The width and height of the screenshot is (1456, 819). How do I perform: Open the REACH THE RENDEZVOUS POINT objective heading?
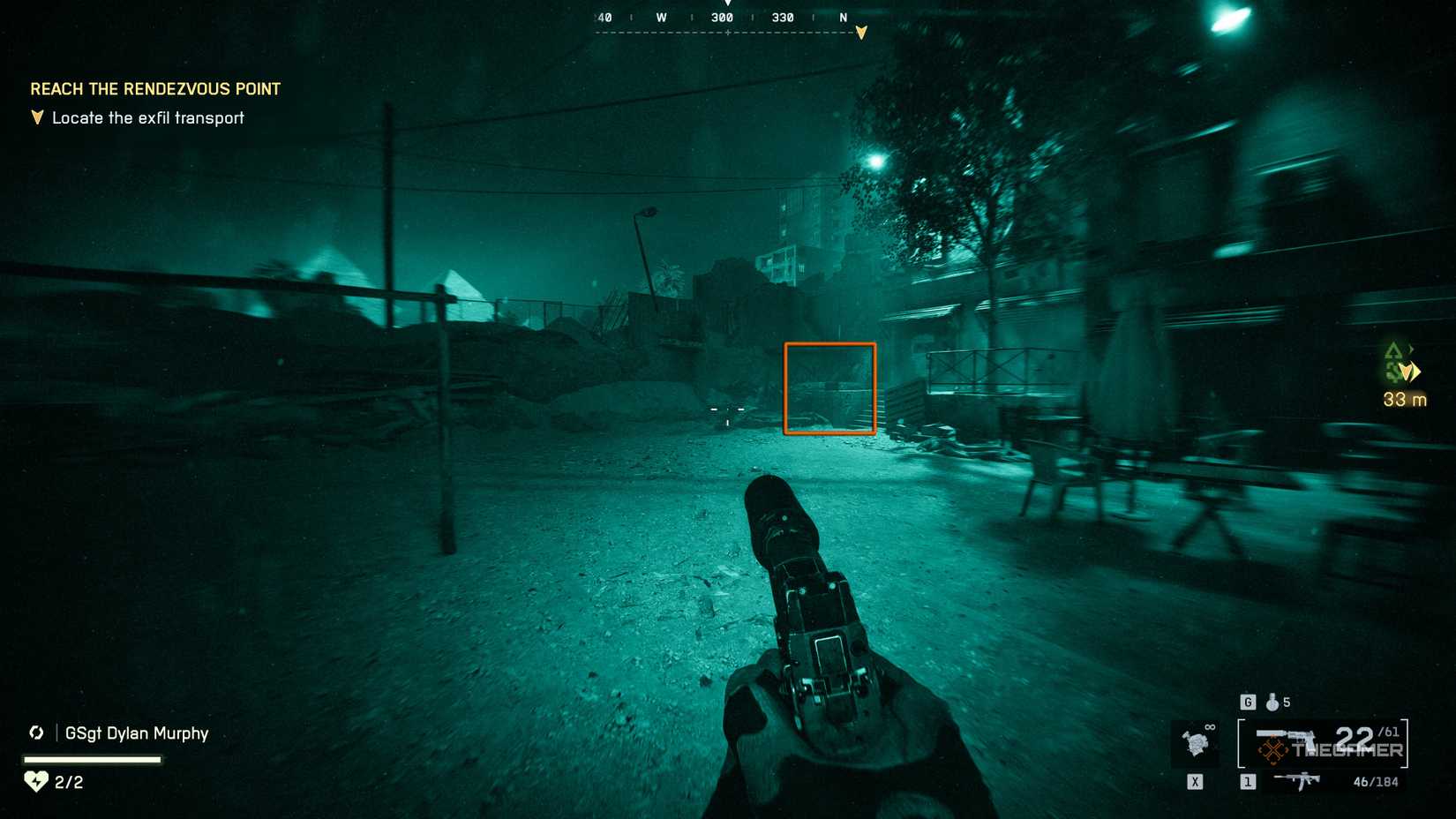[x=155, y=88]
